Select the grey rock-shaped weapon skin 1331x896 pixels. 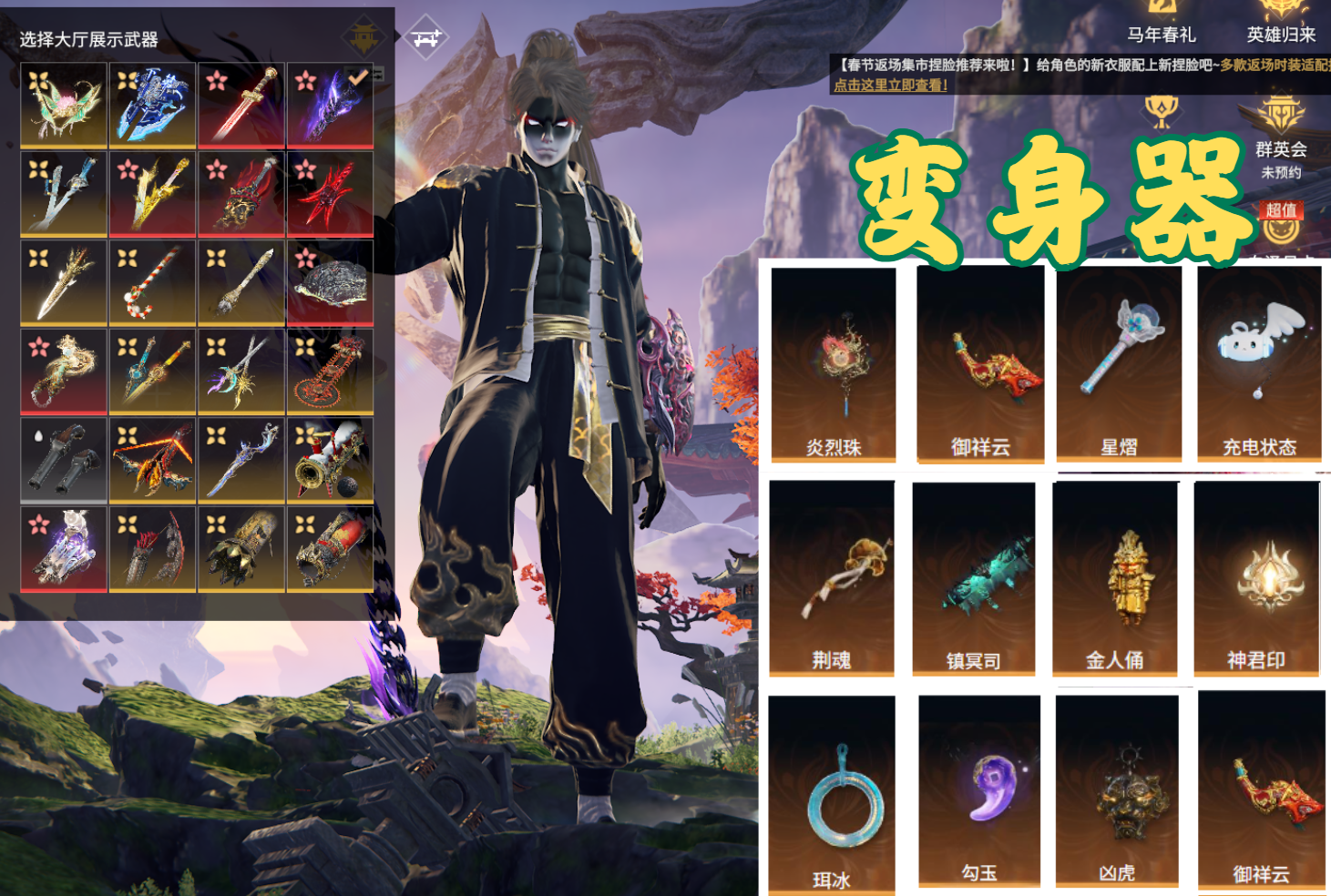tap(330, 282)
